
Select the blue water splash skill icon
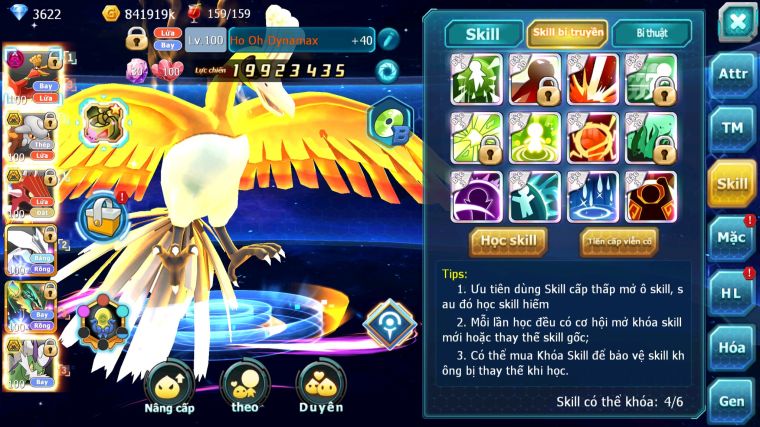click(x=592, y=196)
